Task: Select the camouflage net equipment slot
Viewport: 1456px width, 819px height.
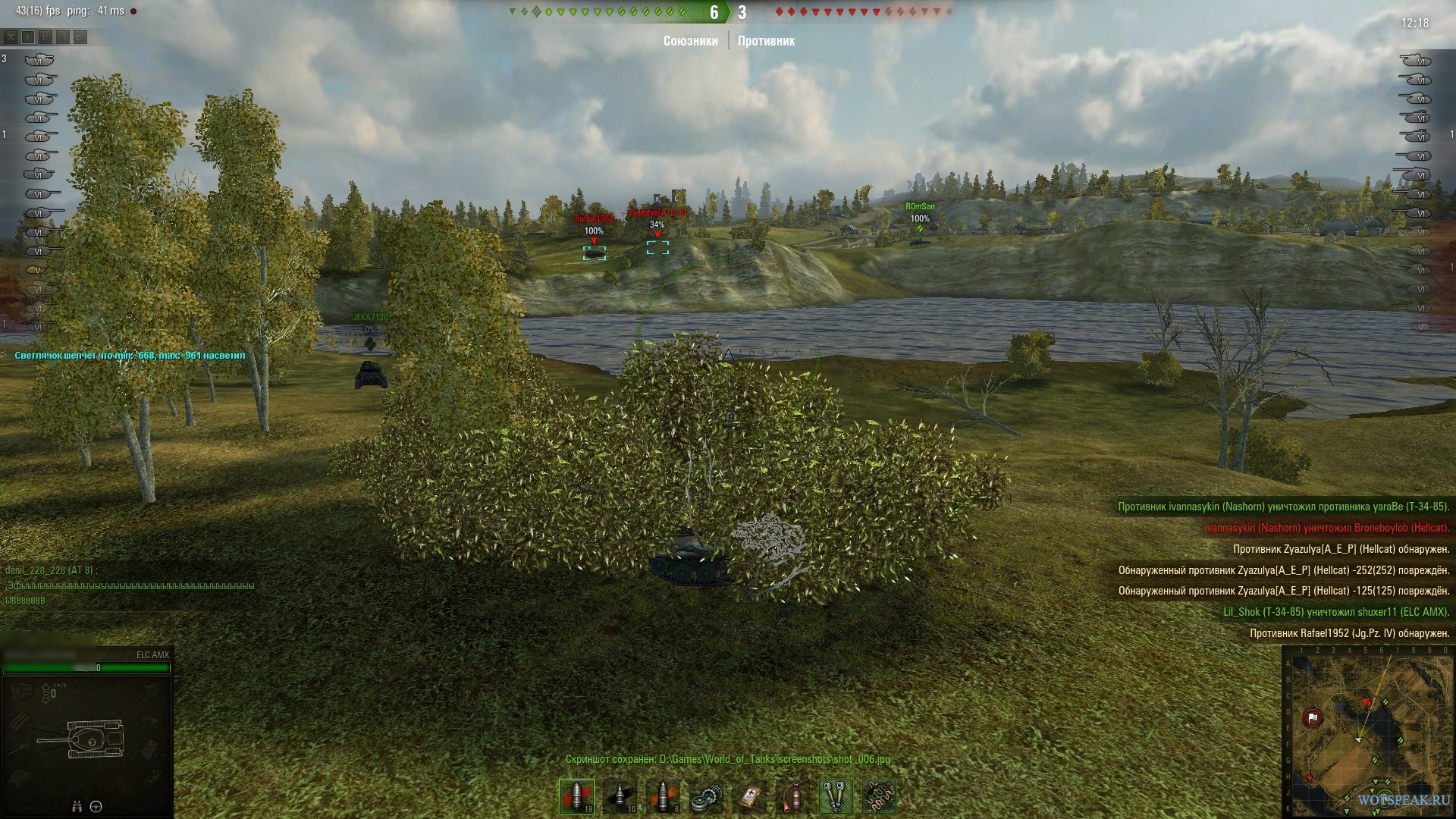Action: coord(879,796)
